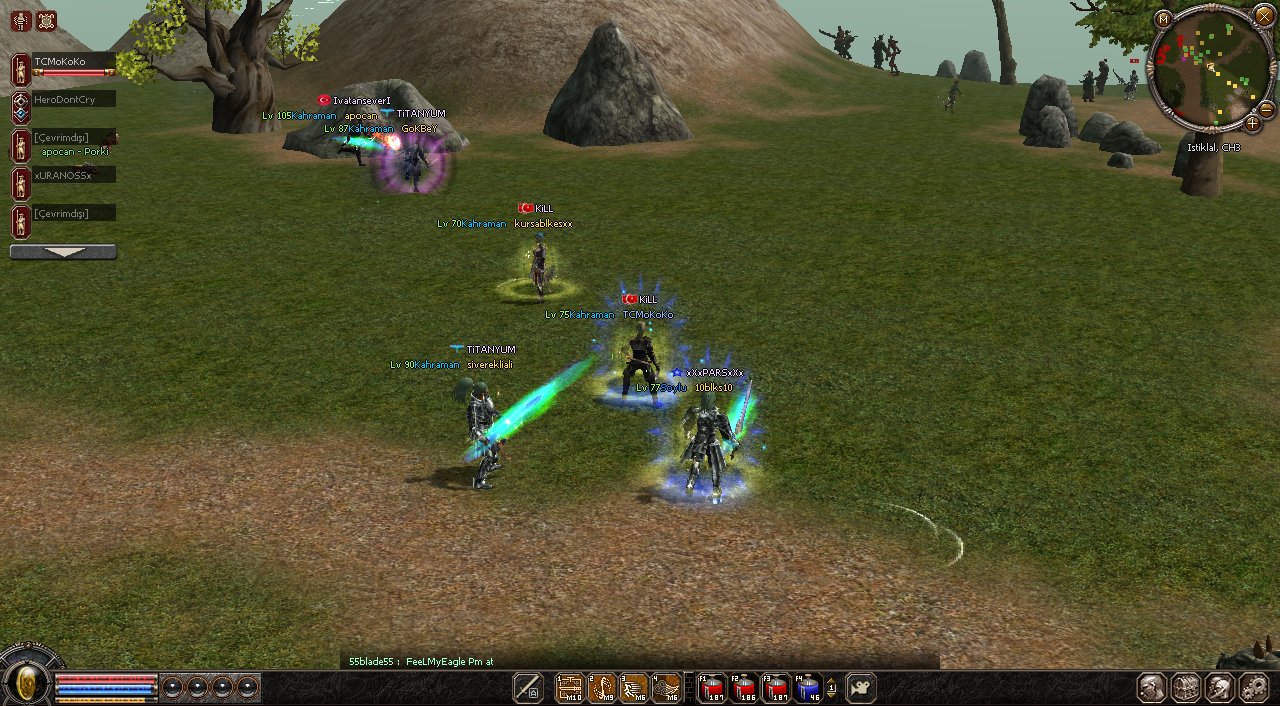Expand the party list with the down arrow
Image resolution: width=1280 pixels, height=706 pixels.
point(63,252)
